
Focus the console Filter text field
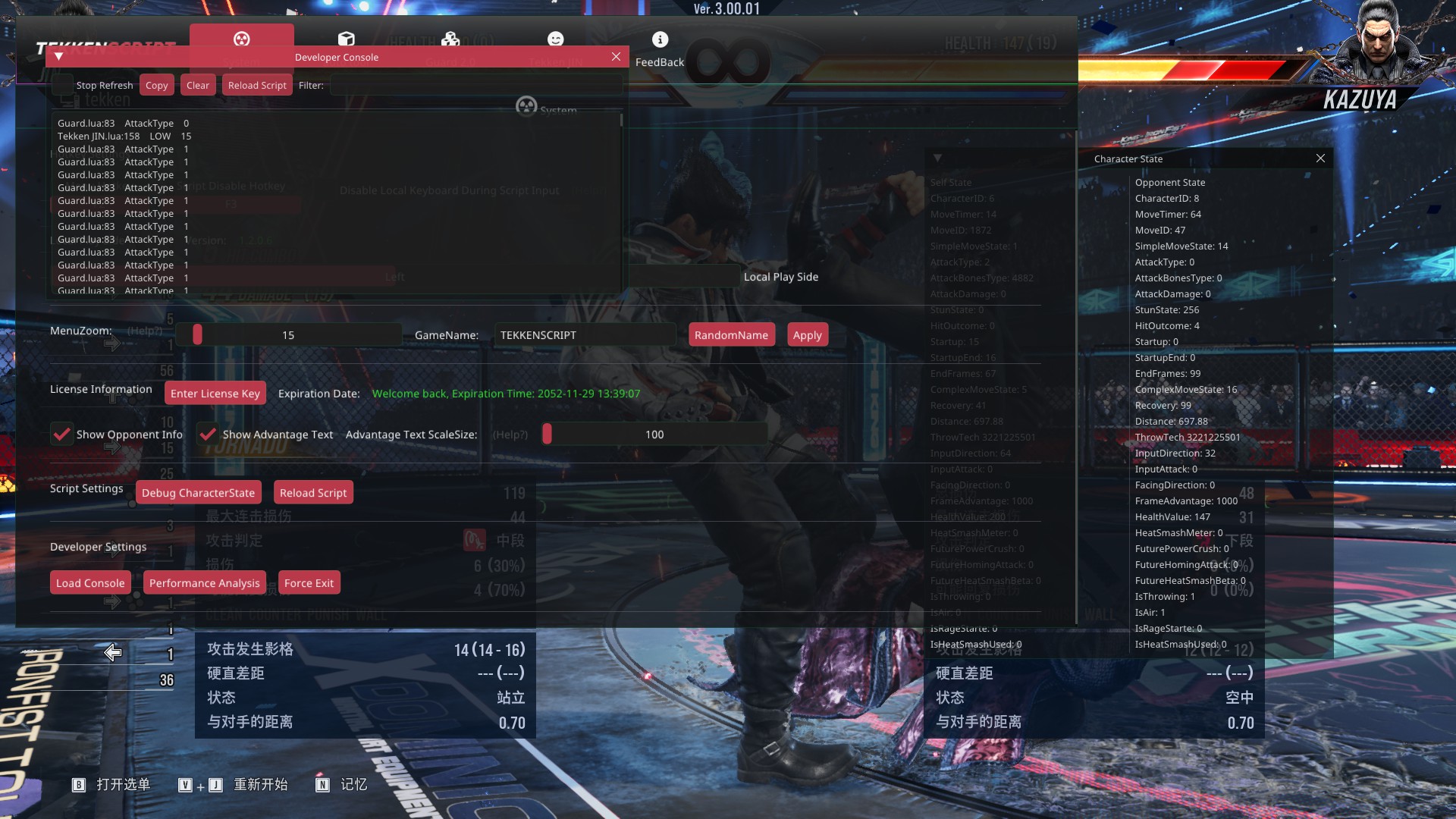point(475,85)
